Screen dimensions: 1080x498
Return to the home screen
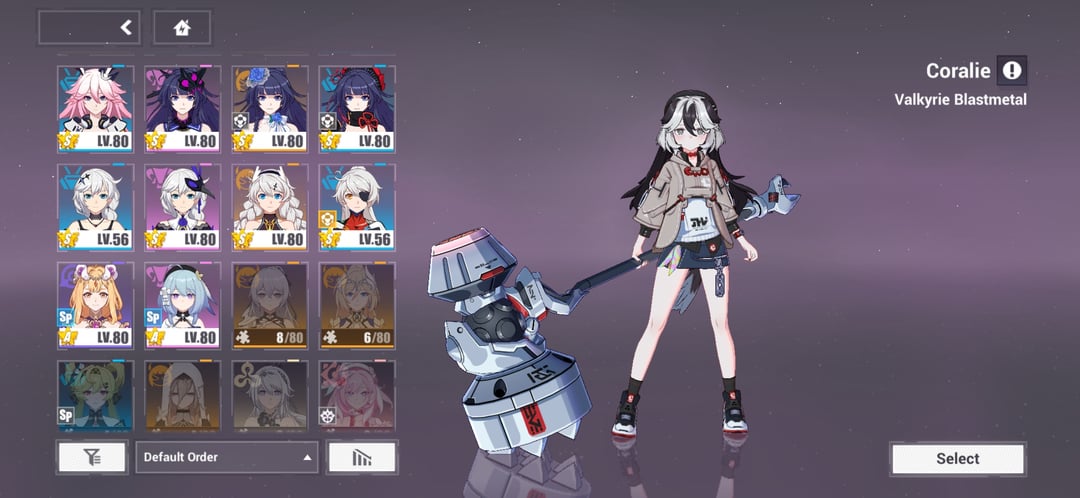[182, 28]
